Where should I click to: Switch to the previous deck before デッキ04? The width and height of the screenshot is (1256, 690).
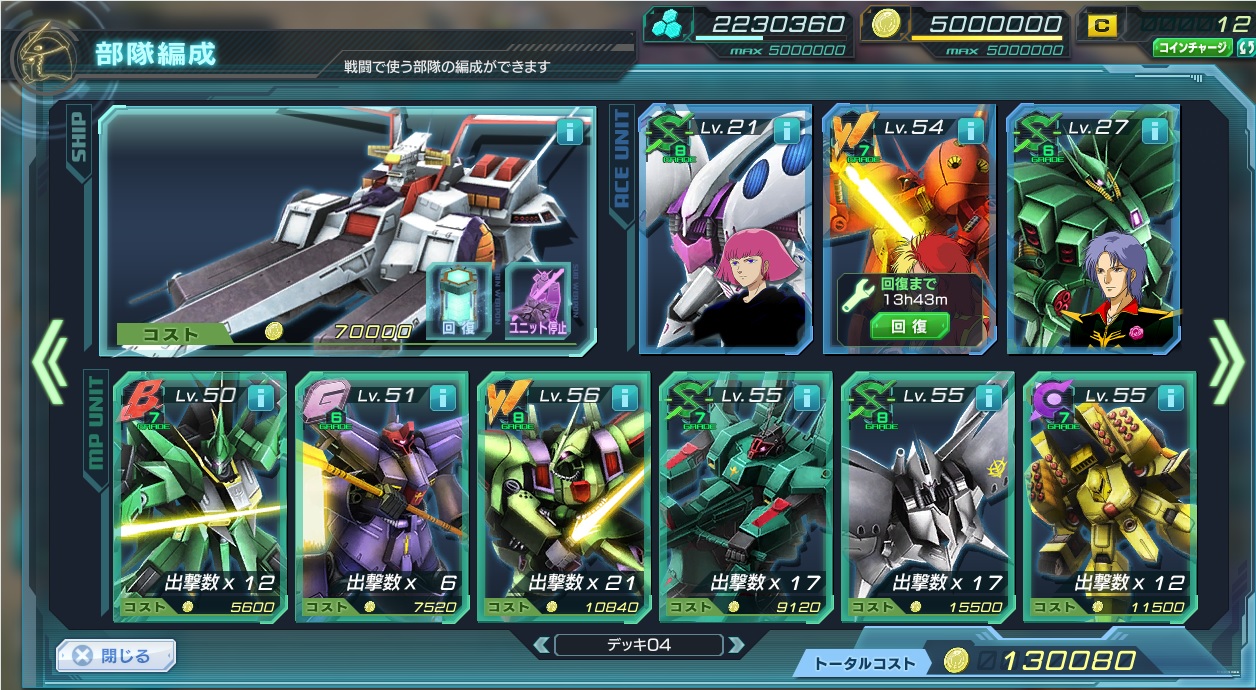click(x=541, y=645)
